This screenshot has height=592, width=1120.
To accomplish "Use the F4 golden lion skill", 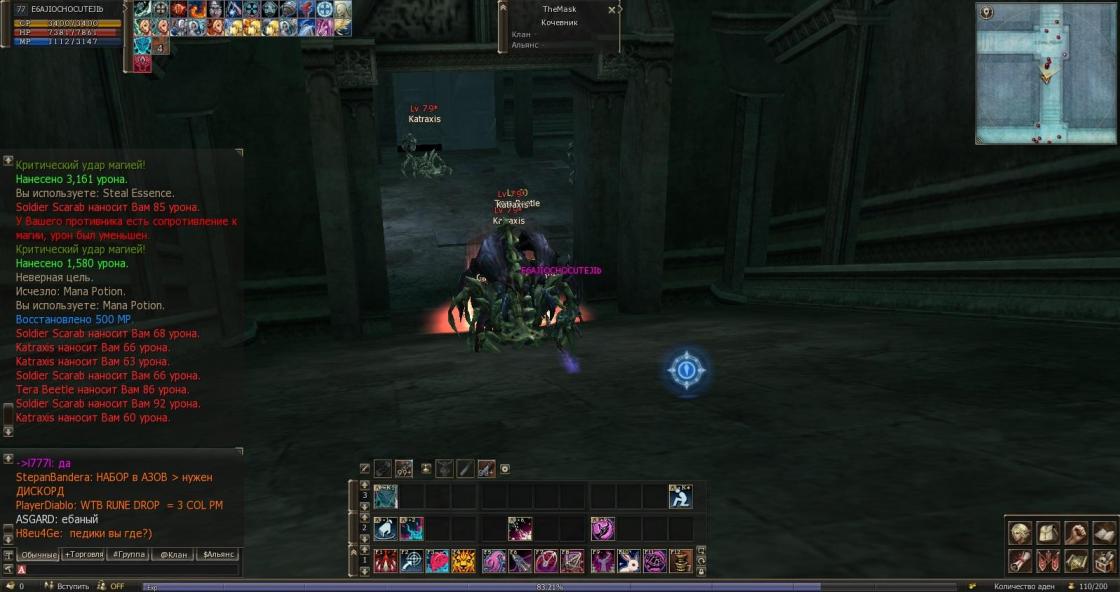I will coord(463,561).
